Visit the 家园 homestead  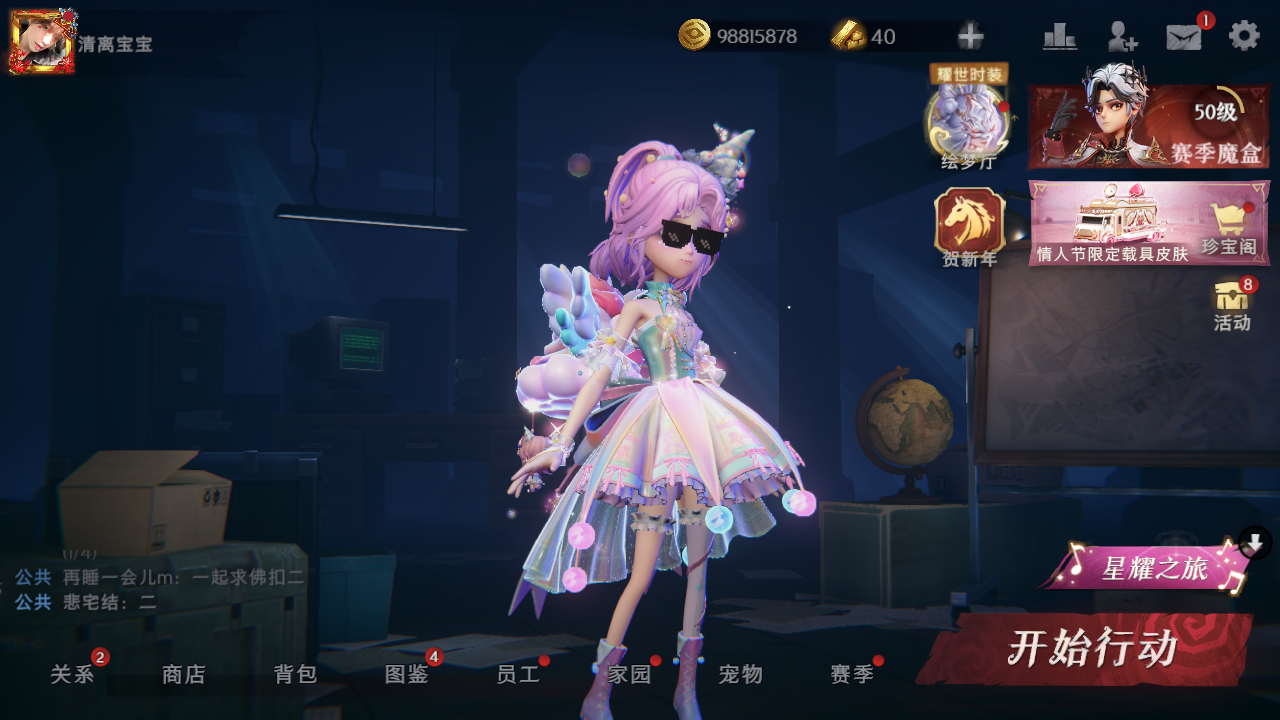click(x=629, y=675)
